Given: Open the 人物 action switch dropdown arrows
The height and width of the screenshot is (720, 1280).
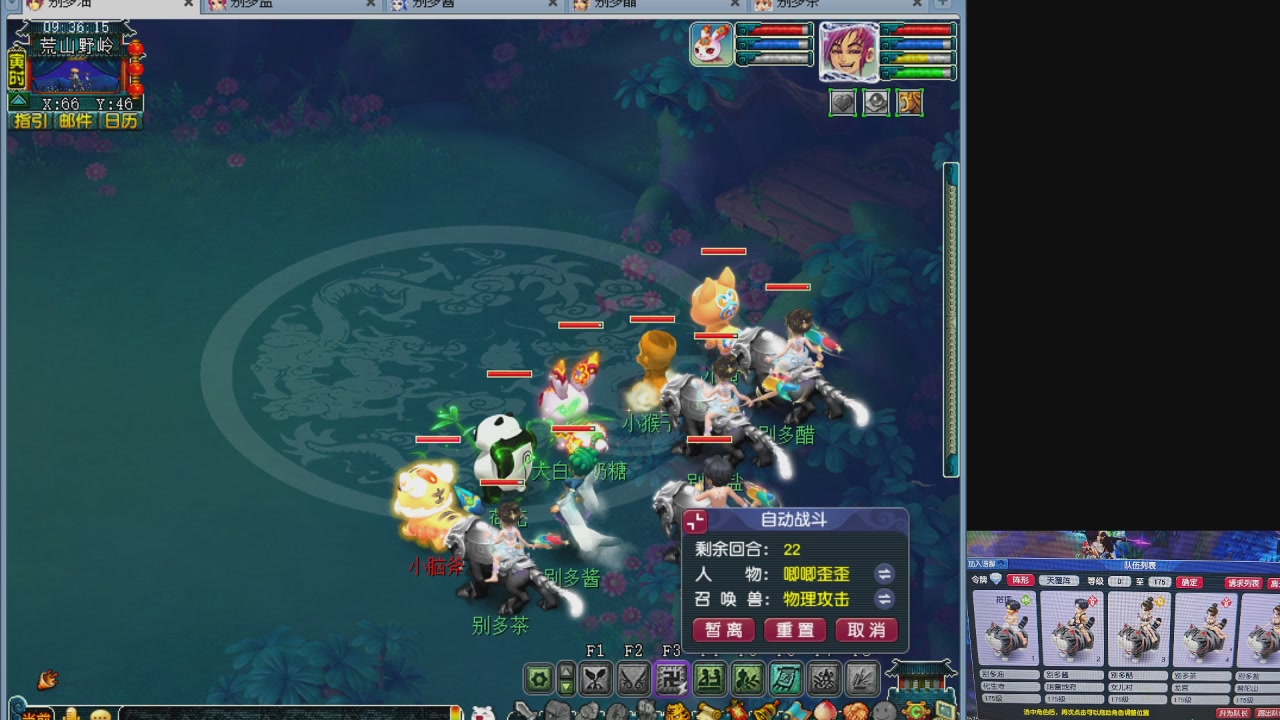Looking at the screenshot, I should [884, 575].
